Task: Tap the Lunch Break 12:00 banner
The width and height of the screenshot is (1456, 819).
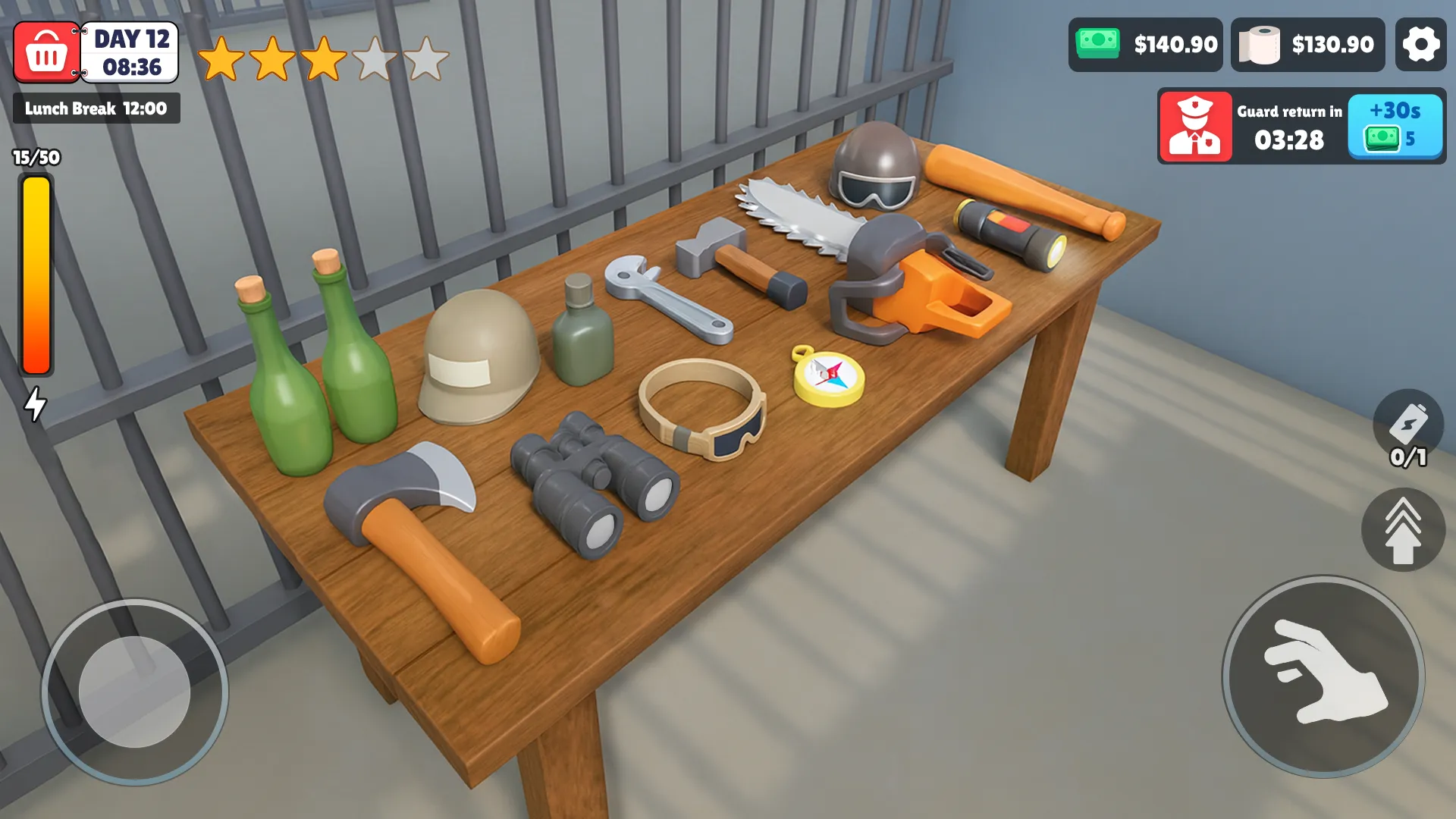Action: [x=96, y=108]
